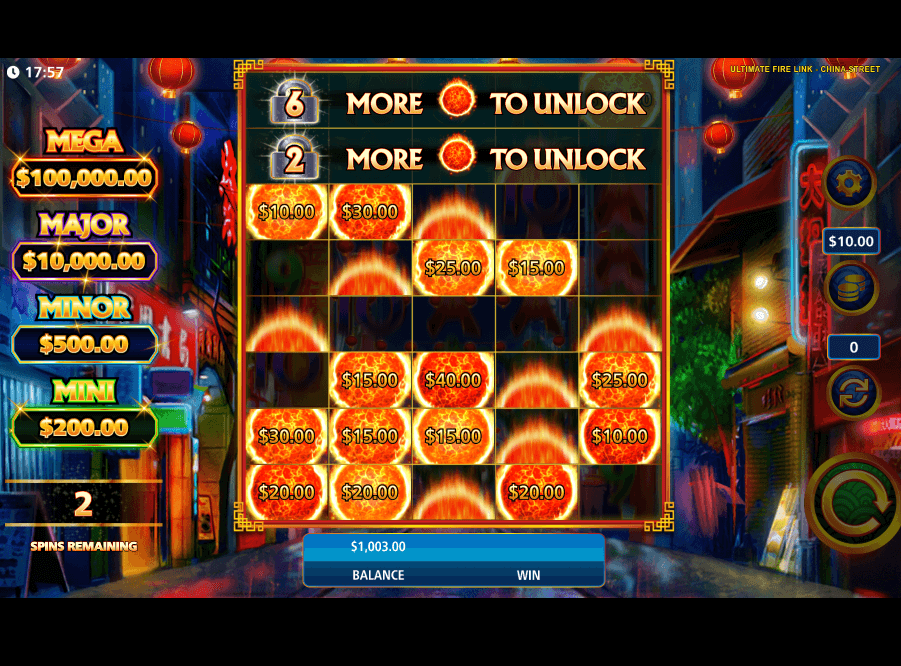Open the gear settings menu
Image resolution: width=901 pixels, height=666 pixels.
(850, 183)
